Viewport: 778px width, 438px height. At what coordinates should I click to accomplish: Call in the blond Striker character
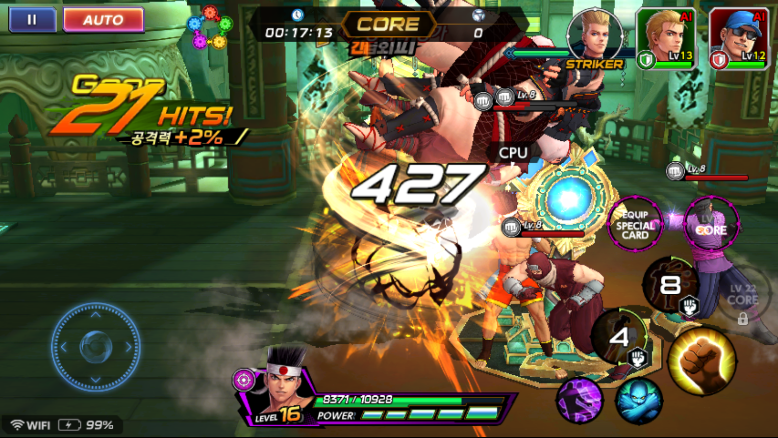click(594, 37)
